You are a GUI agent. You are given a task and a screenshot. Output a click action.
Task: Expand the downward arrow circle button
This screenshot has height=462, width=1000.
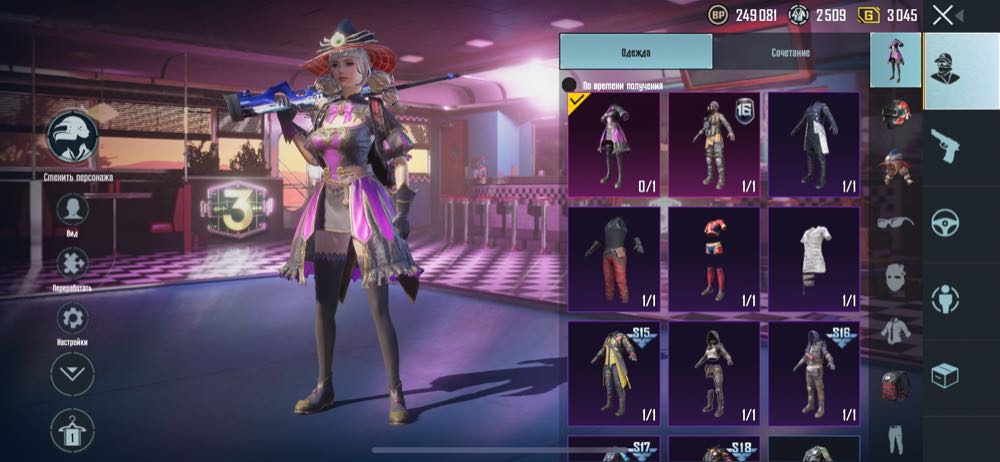pyautogui.click(x=72, y=374)
